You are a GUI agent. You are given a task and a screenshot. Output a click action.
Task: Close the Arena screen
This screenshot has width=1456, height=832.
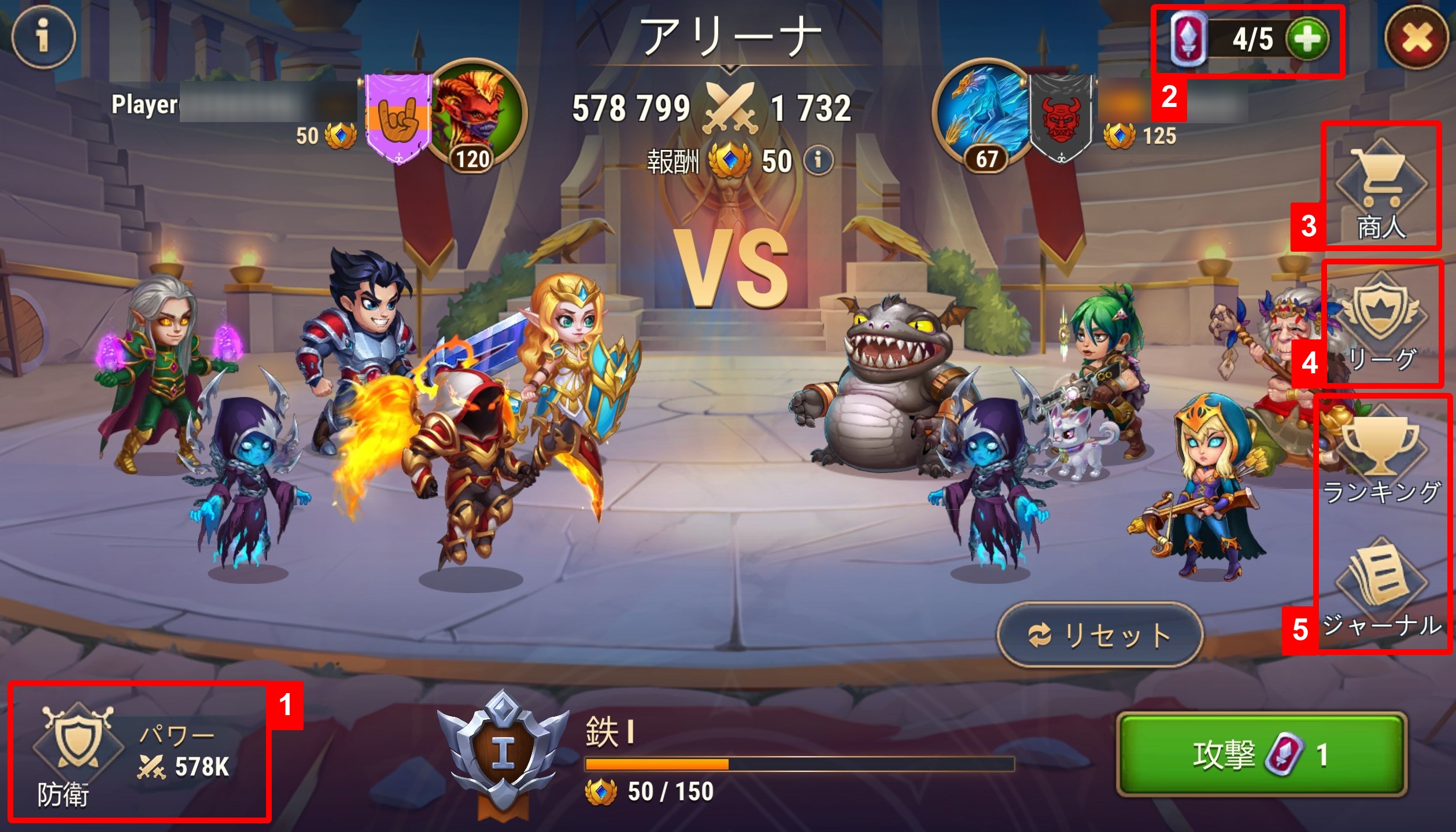(x=1416, y=38)
